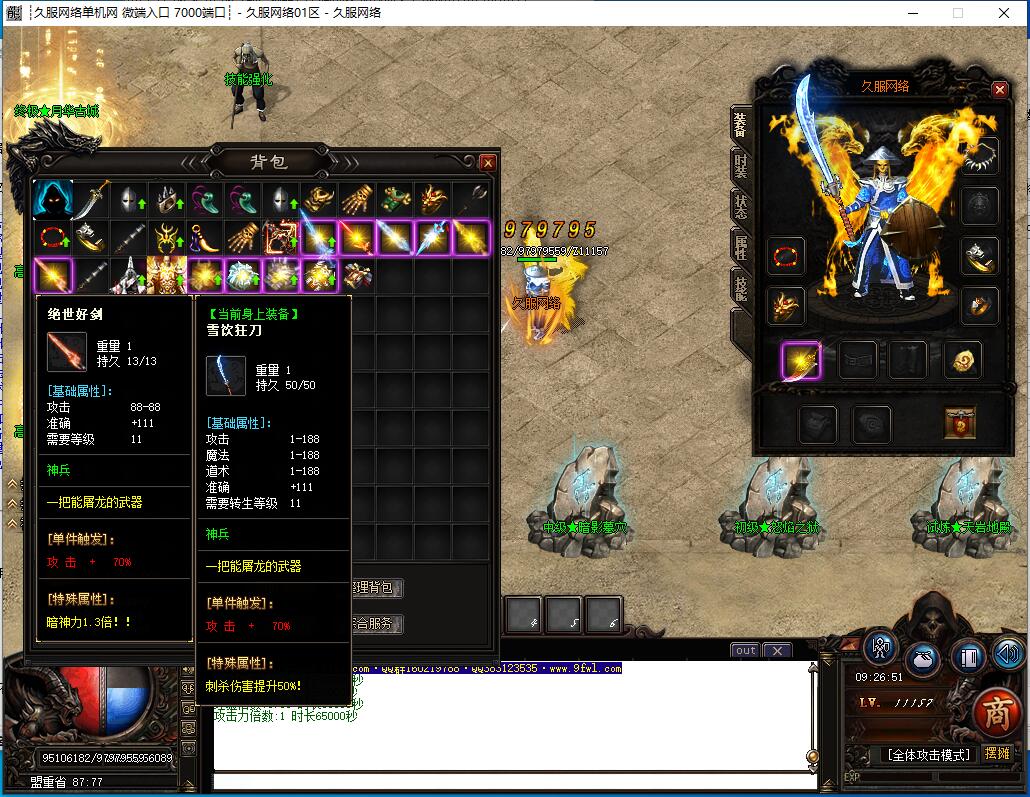This screenshot has width=1030, height=797.
Task: Switch to the 时装 fashion tab
Action: (740, 165)
